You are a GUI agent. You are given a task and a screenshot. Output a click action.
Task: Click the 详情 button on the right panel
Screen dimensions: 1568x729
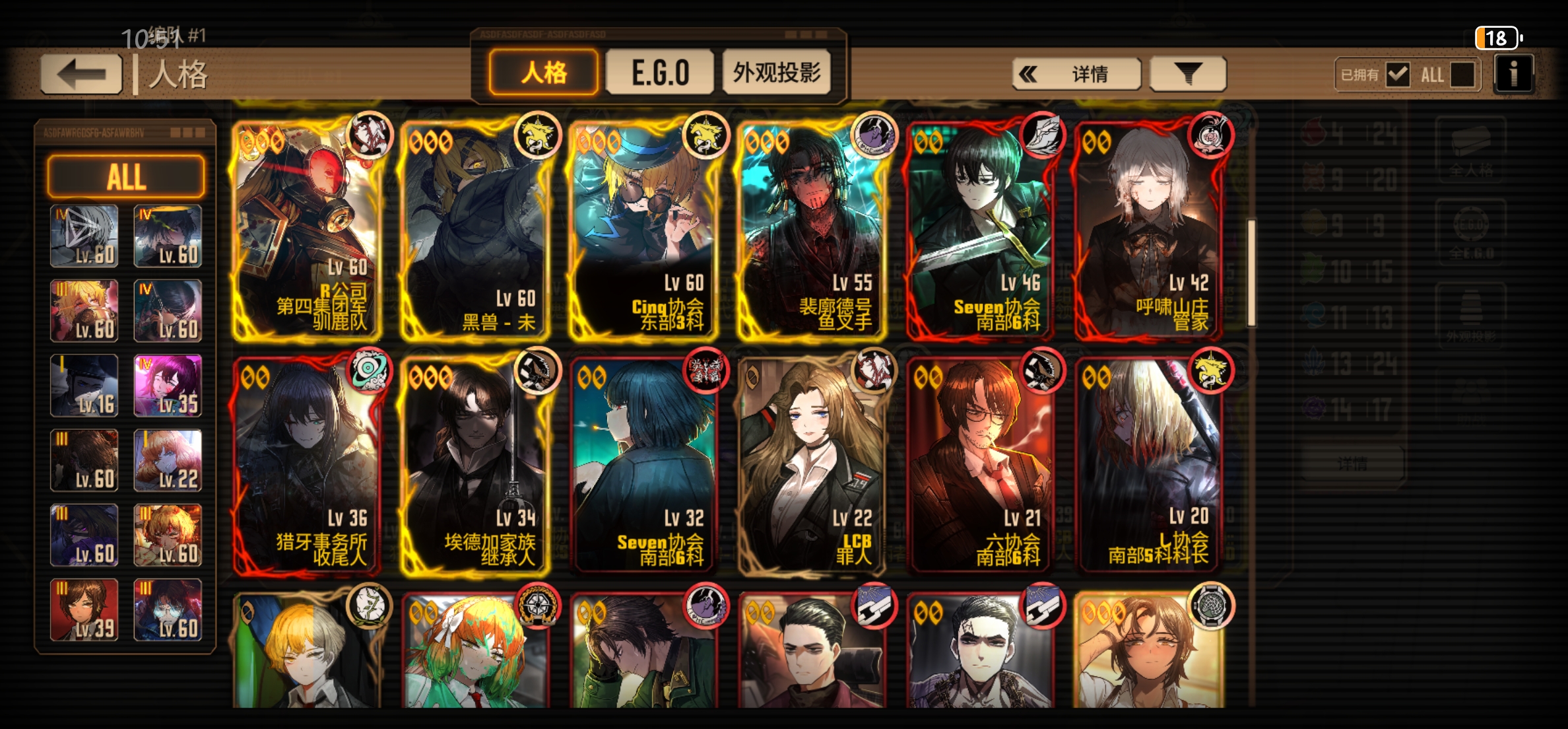[x=1353, y=464]
